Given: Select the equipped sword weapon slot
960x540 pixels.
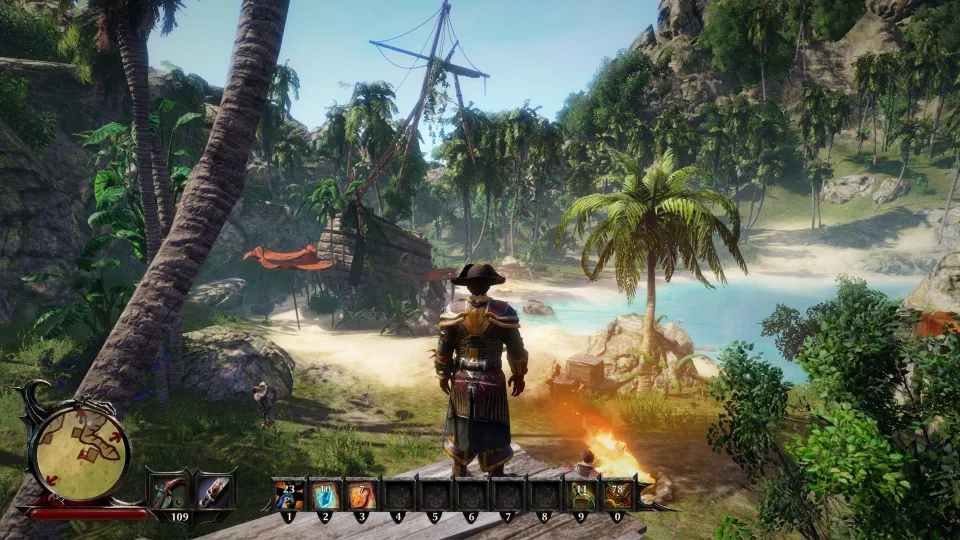Looking at the screenshot, I should (x=214, y=491).
